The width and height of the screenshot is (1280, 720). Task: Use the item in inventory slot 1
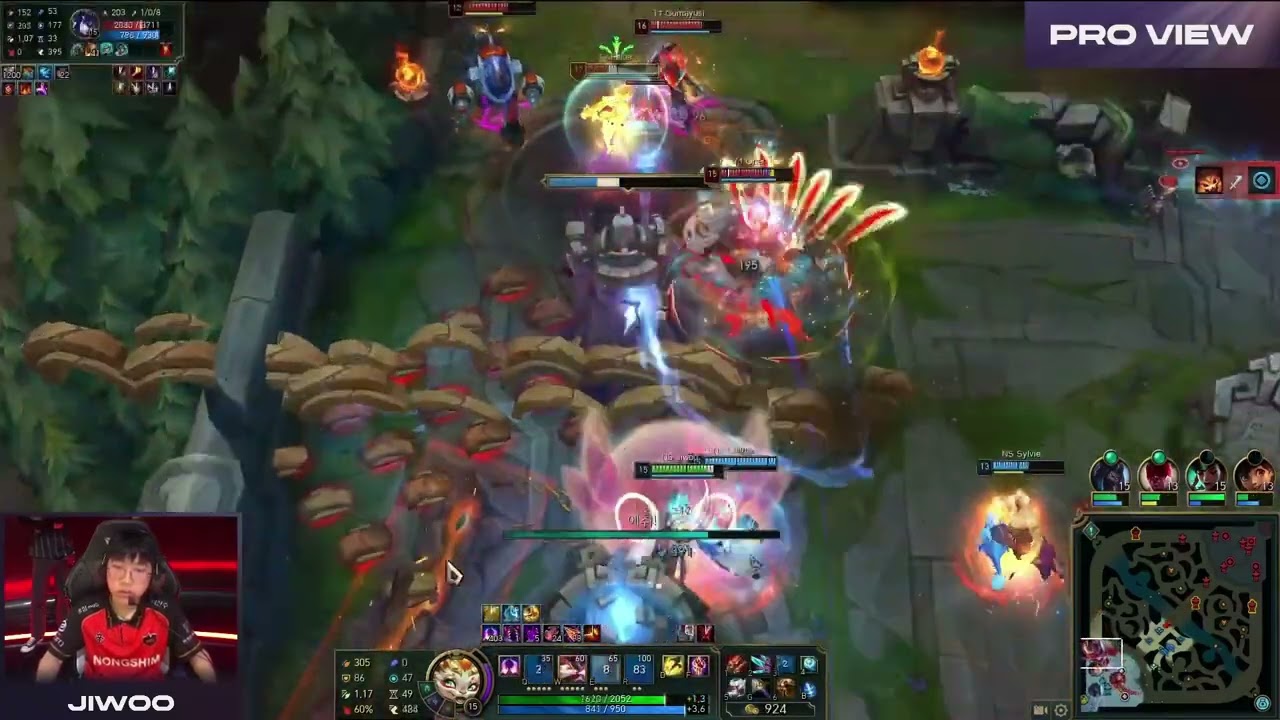[x=737, y=665]
